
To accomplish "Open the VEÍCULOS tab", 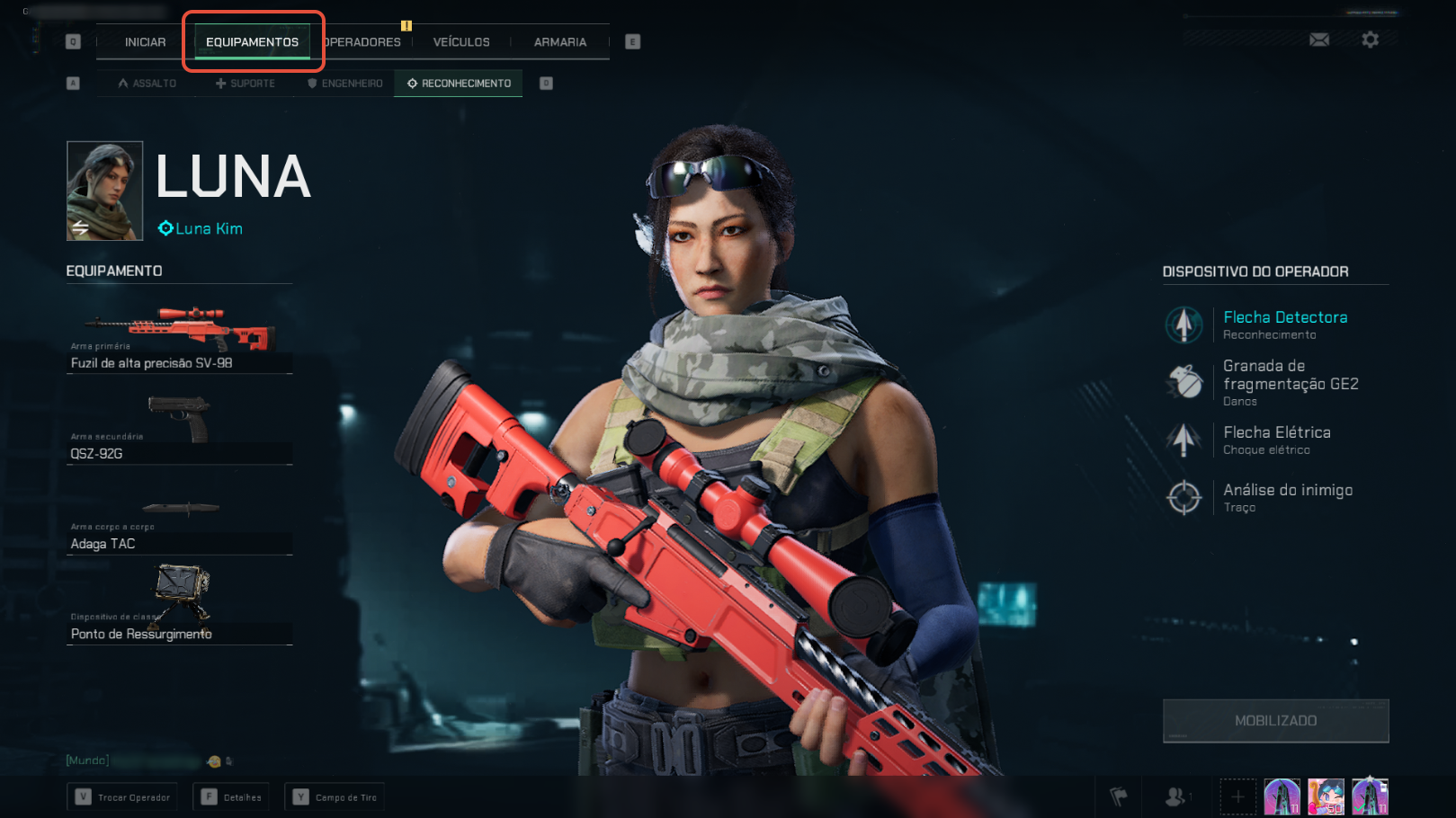I will click(461, 42).
